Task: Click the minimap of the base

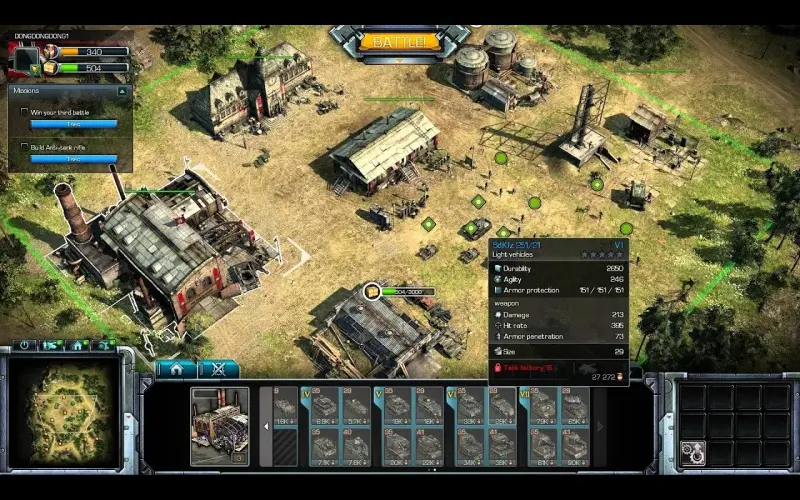Action: tap(65, 412)
